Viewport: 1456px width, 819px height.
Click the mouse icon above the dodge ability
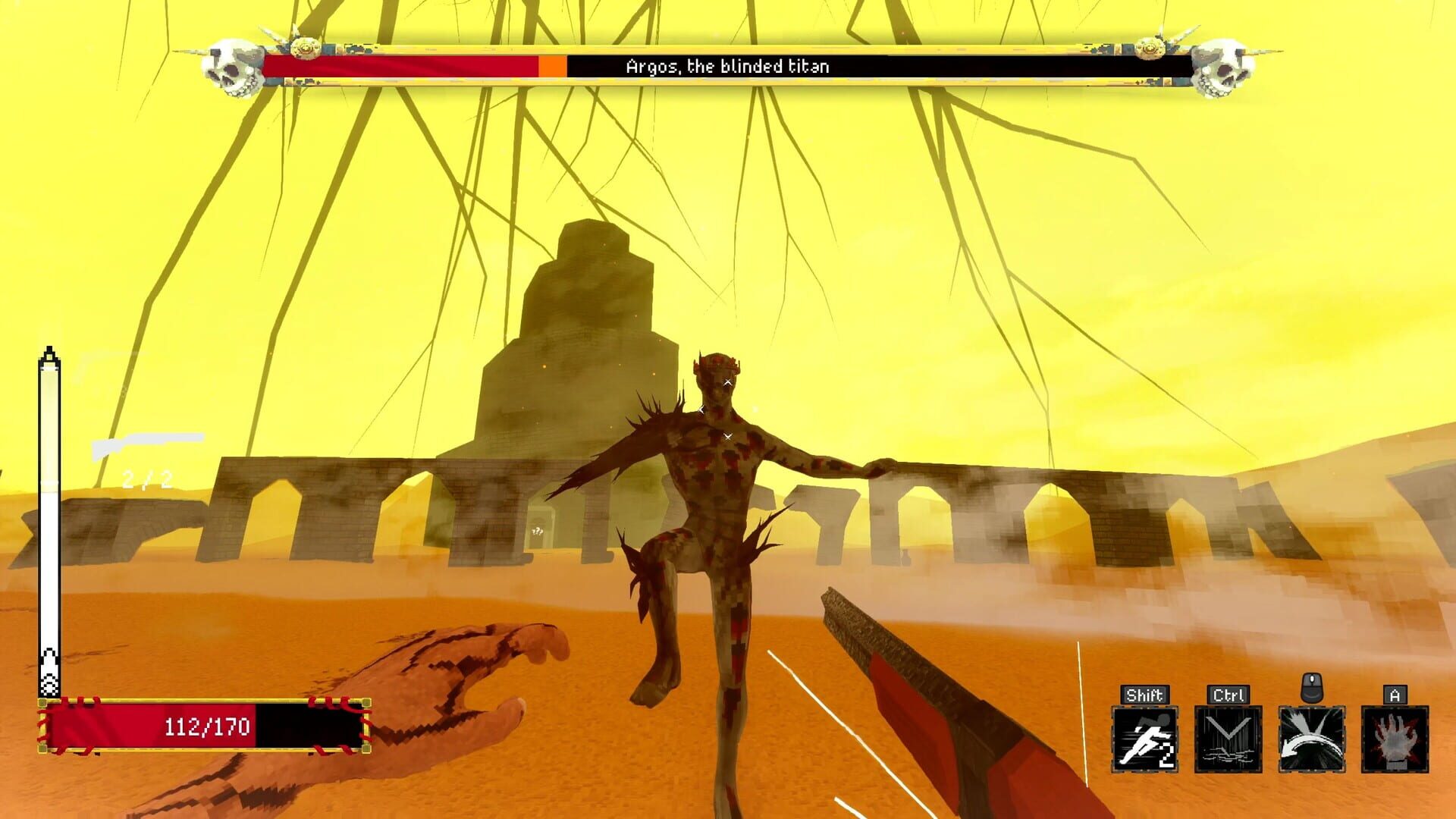pos(1312,688)
